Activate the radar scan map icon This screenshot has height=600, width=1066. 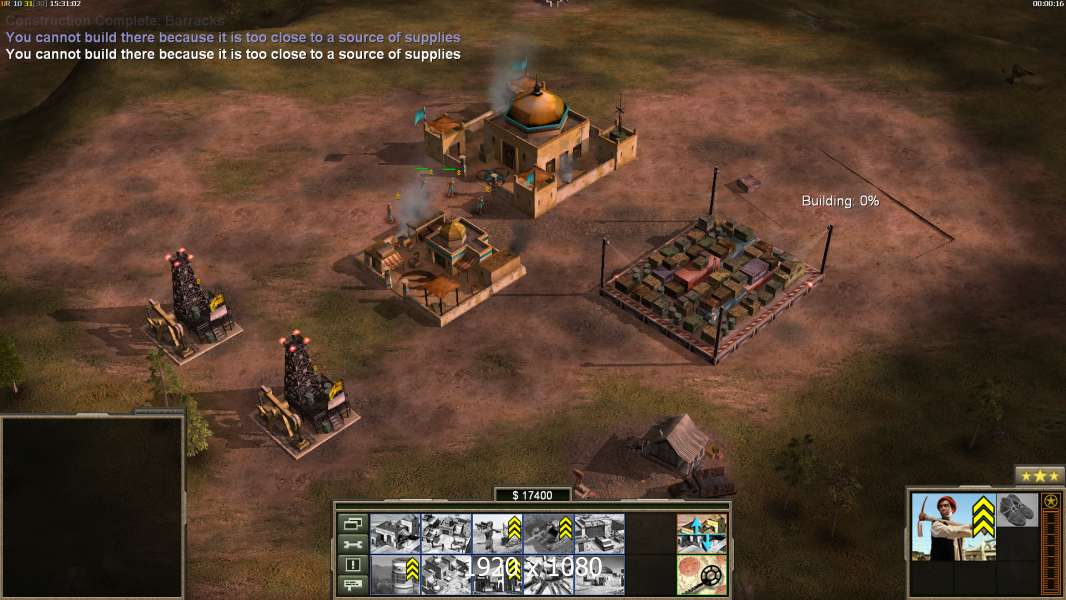(x=701, y=574)
